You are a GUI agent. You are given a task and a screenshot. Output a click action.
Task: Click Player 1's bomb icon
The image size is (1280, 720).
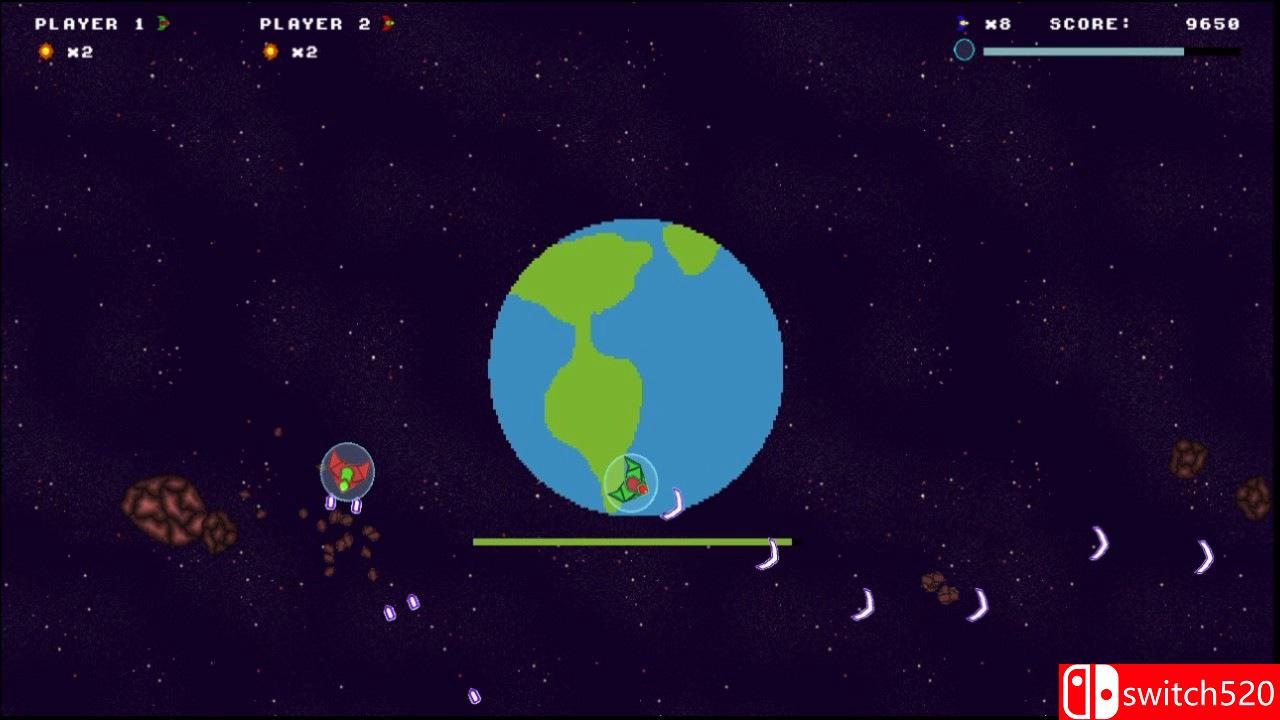(x=44, y=51)
